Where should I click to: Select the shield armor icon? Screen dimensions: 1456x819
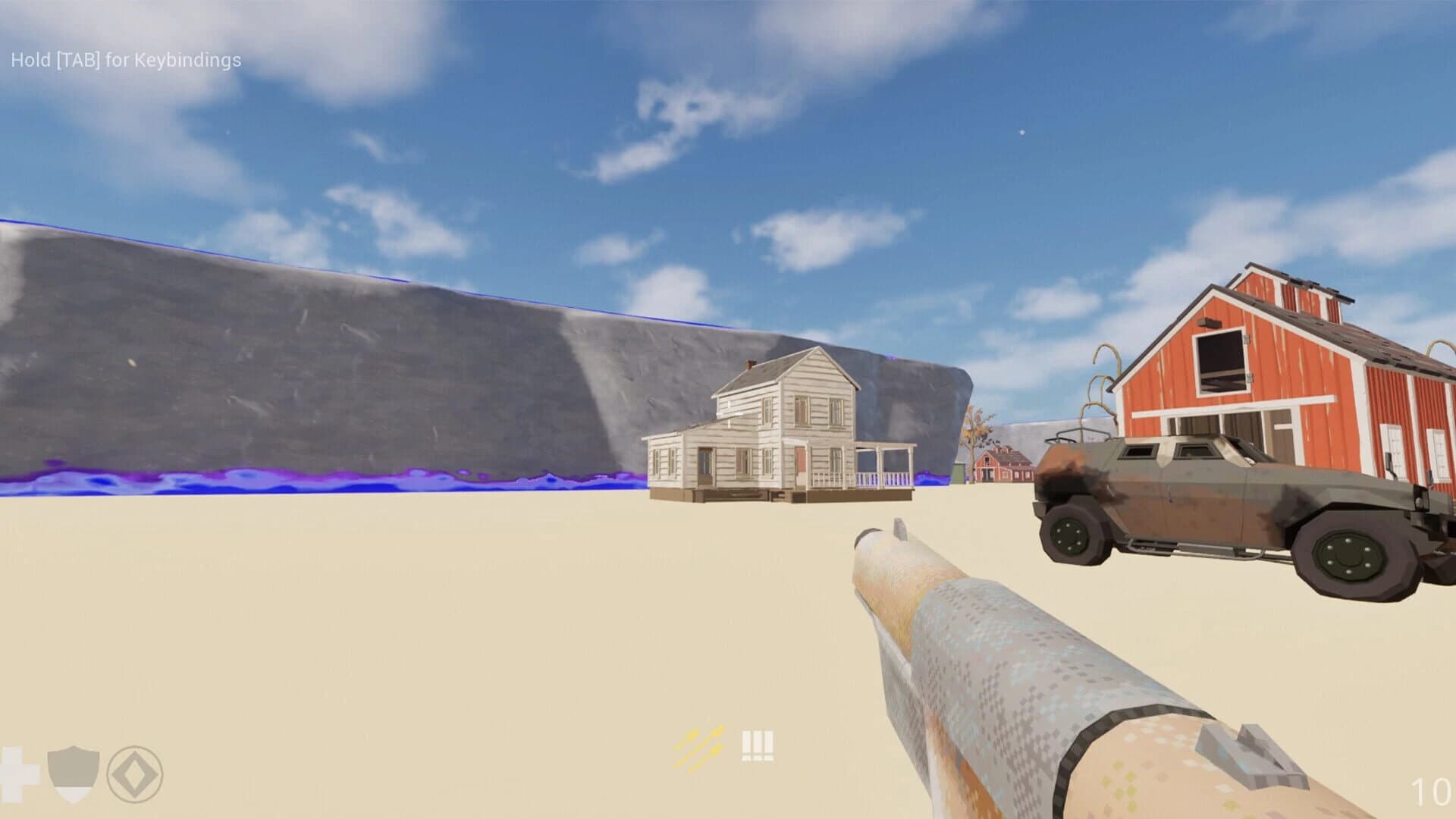[x=72, y=771]
